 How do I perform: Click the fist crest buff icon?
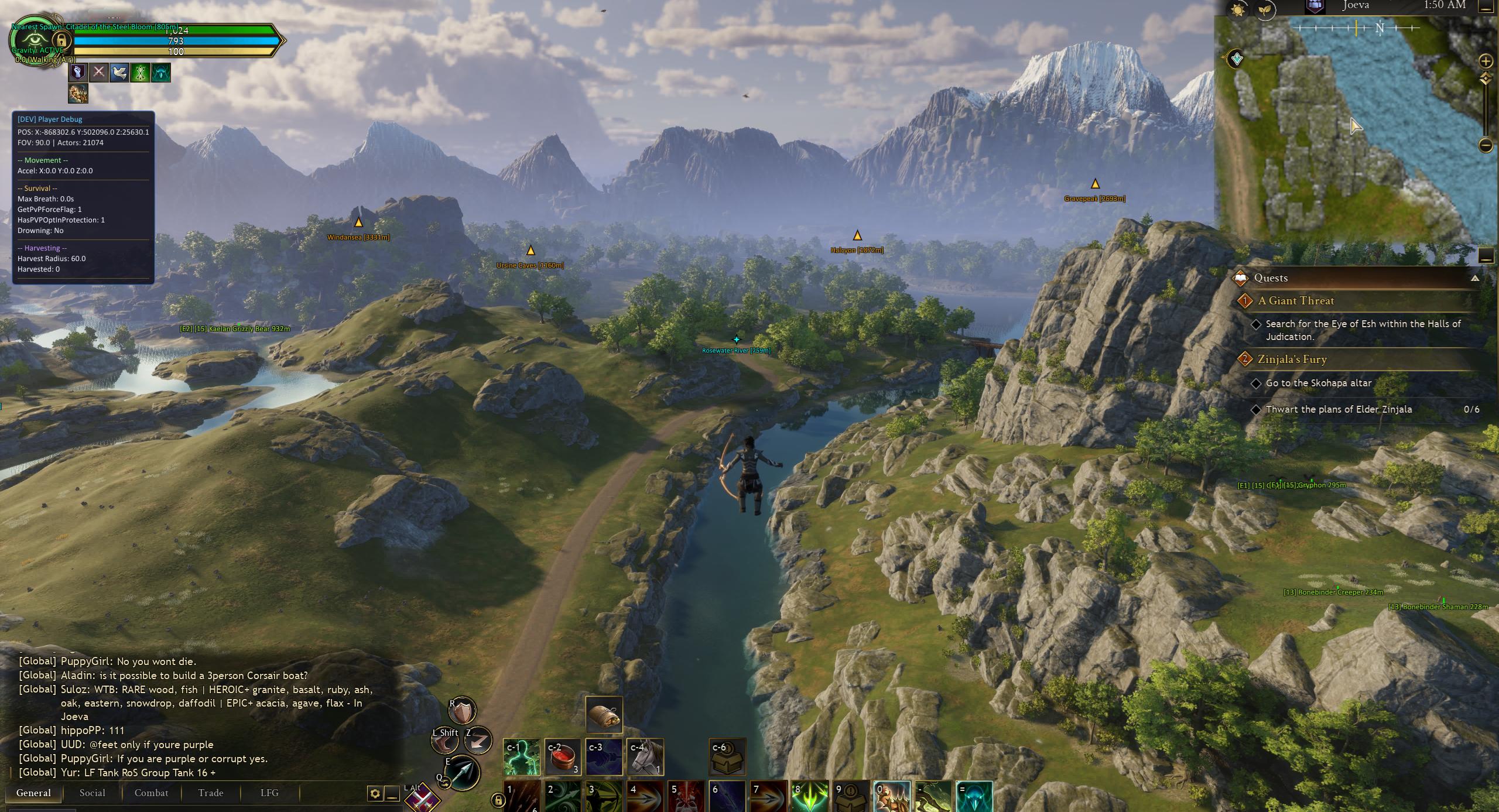pos(78,73)
